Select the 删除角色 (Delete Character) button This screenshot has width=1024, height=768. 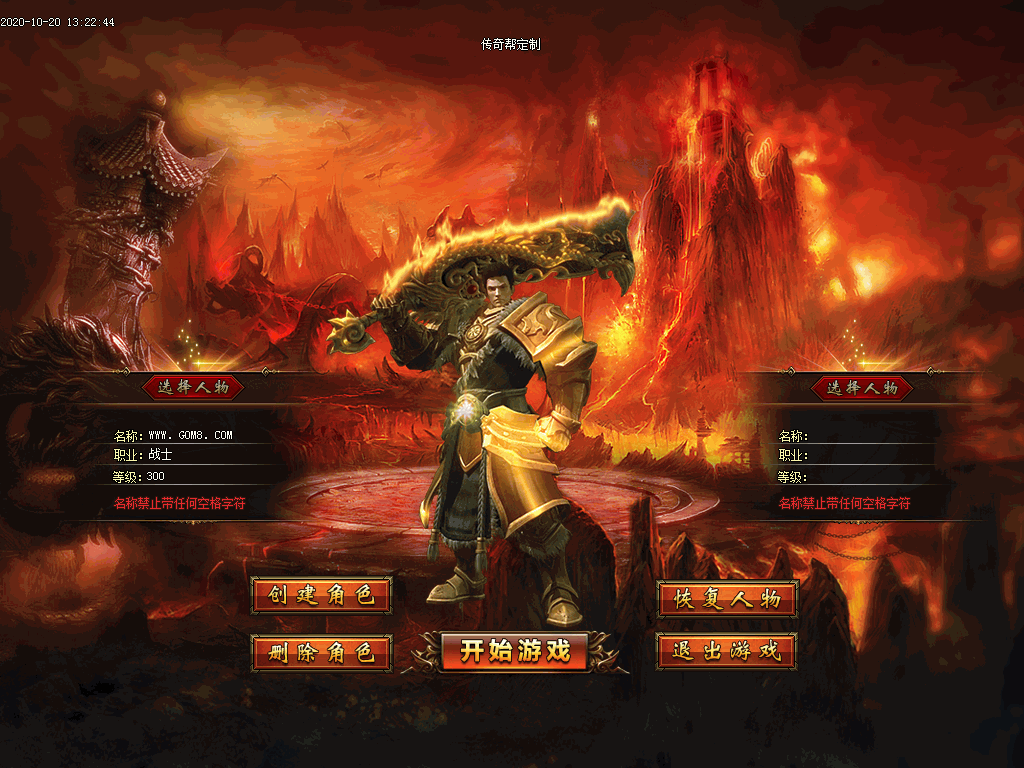(321, 653)
